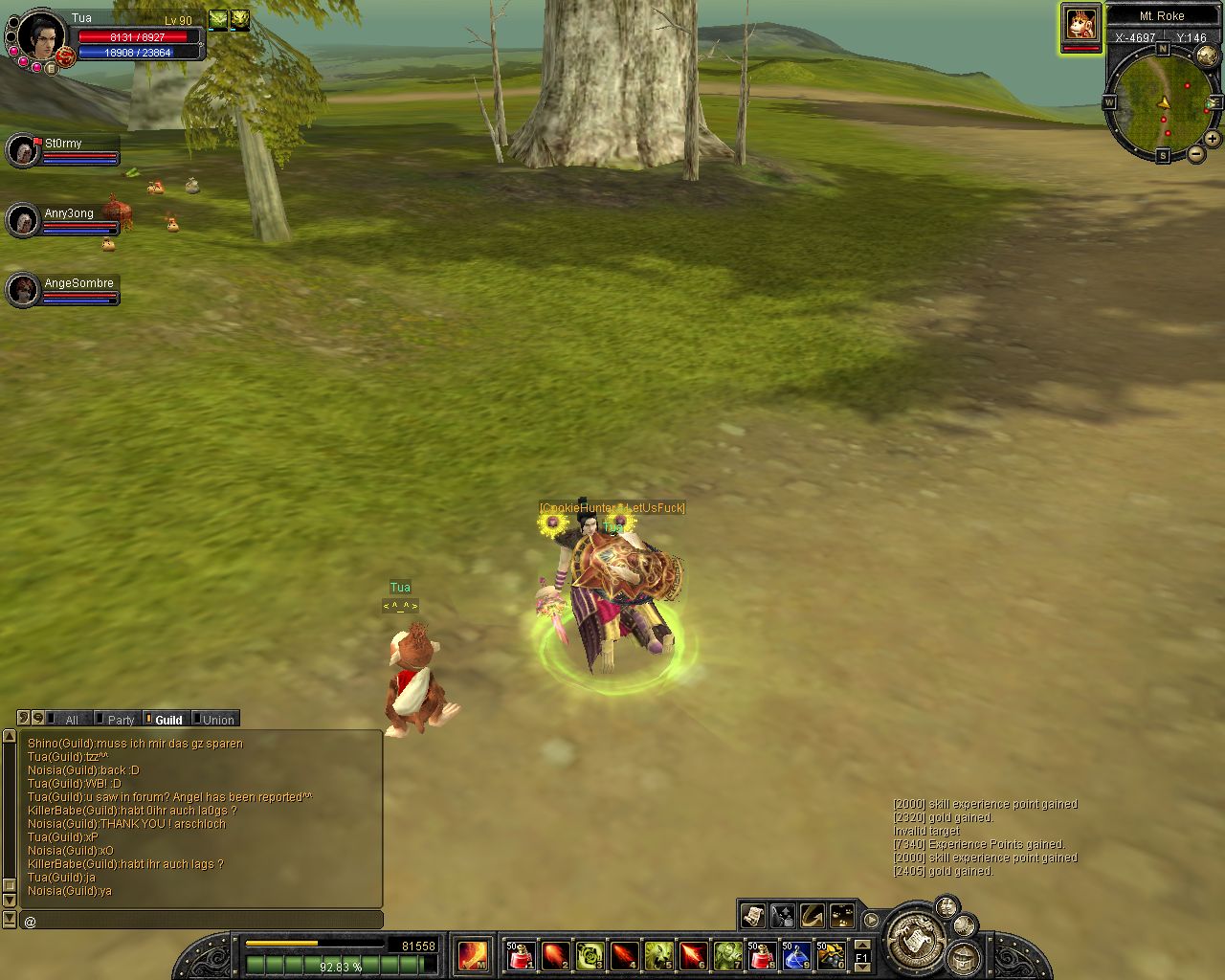This screenshot has height=980, width=1225.
Task: Zoom out the minimap with the minus button
Action: tap(1195, 154)
